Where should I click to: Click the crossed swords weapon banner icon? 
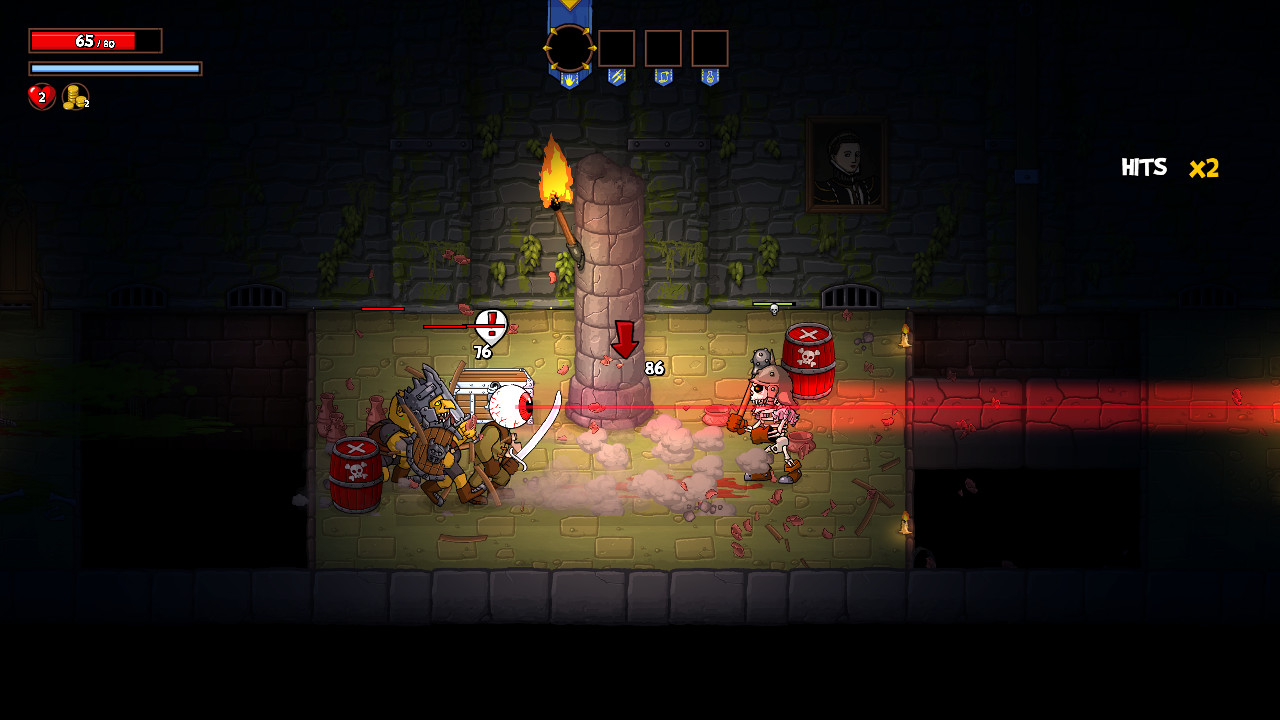617,77
